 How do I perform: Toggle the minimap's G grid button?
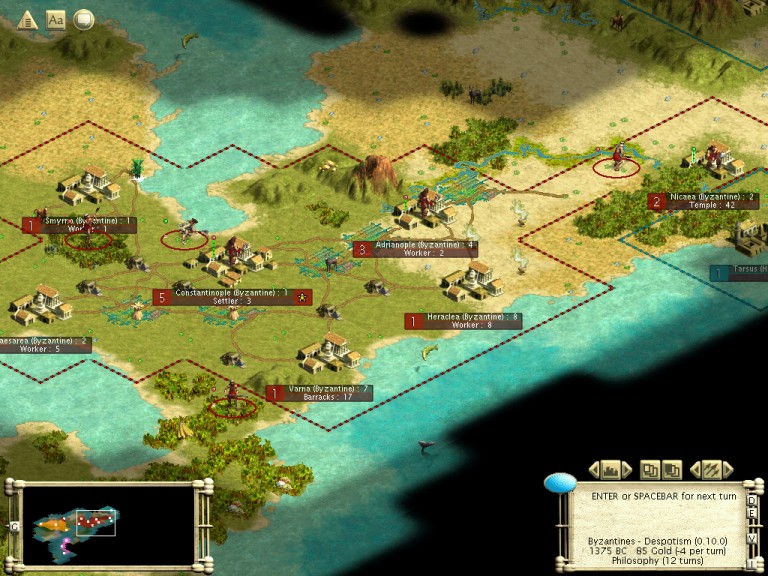(x=15, y=526)
